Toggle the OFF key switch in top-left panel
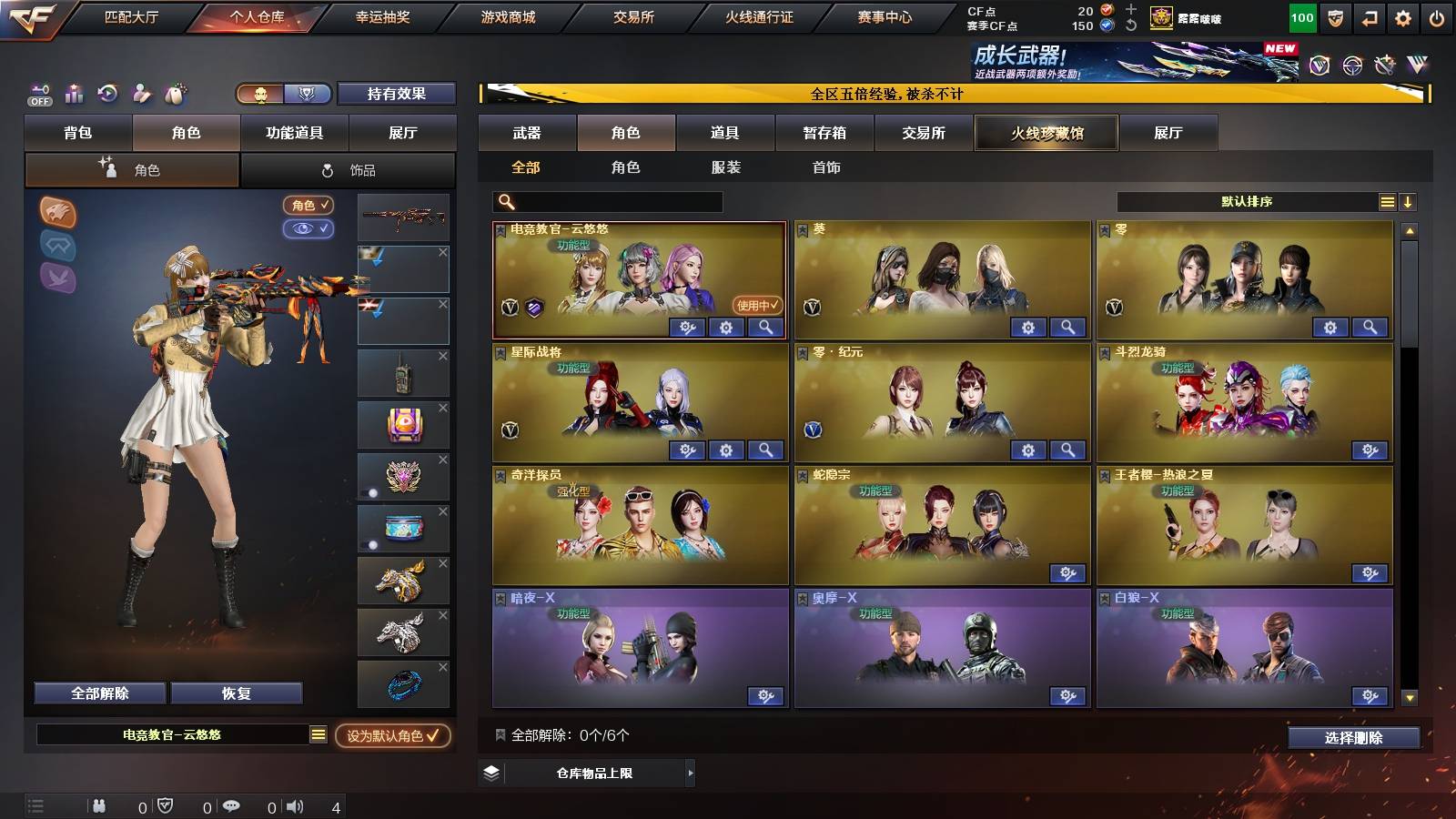 38,94
